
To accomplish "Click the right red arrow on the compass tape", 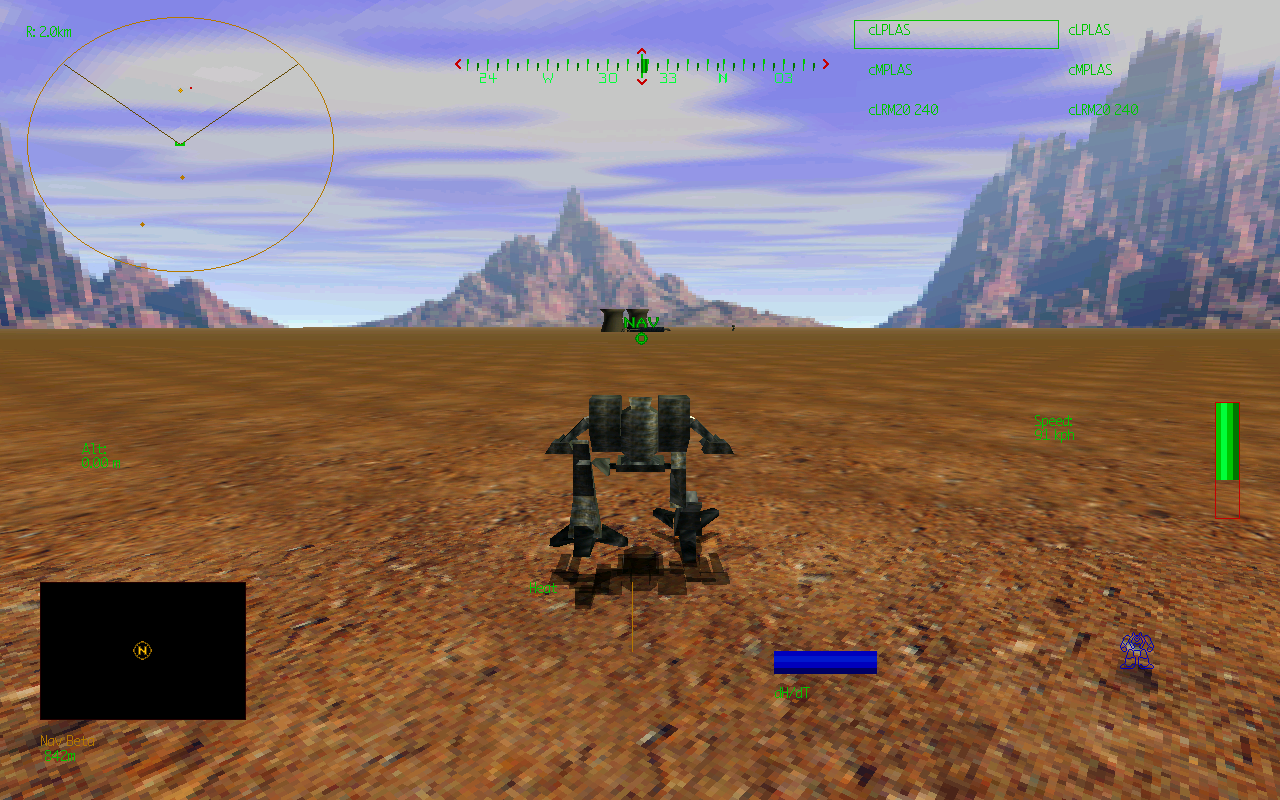I will point(826,64).
